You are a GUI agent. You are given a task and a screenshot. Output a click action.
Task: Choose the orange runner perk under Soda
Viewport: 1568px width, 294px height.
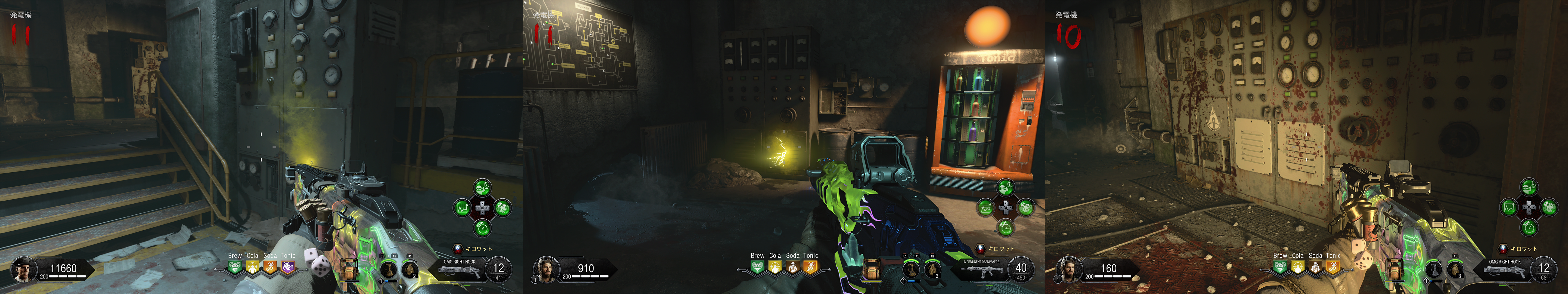270,267
